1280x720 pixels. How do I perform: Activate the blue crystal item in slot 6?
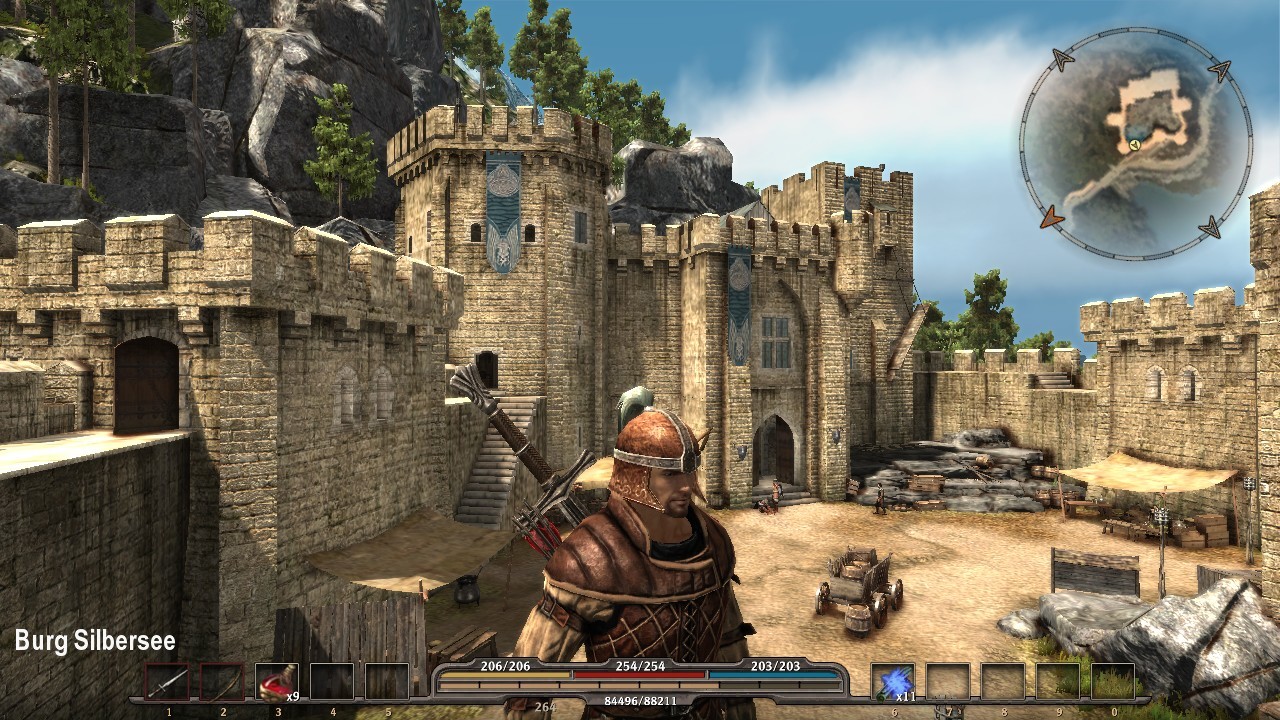click(892, 681)
